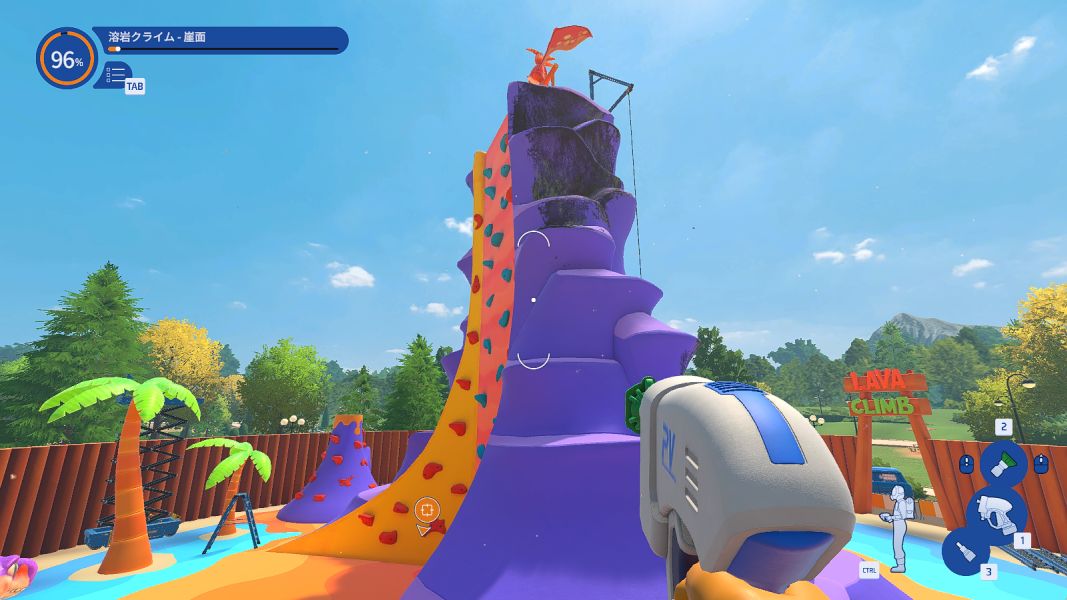Open the task checklist icon
The image size is (1067, 600).
[115, 74]
